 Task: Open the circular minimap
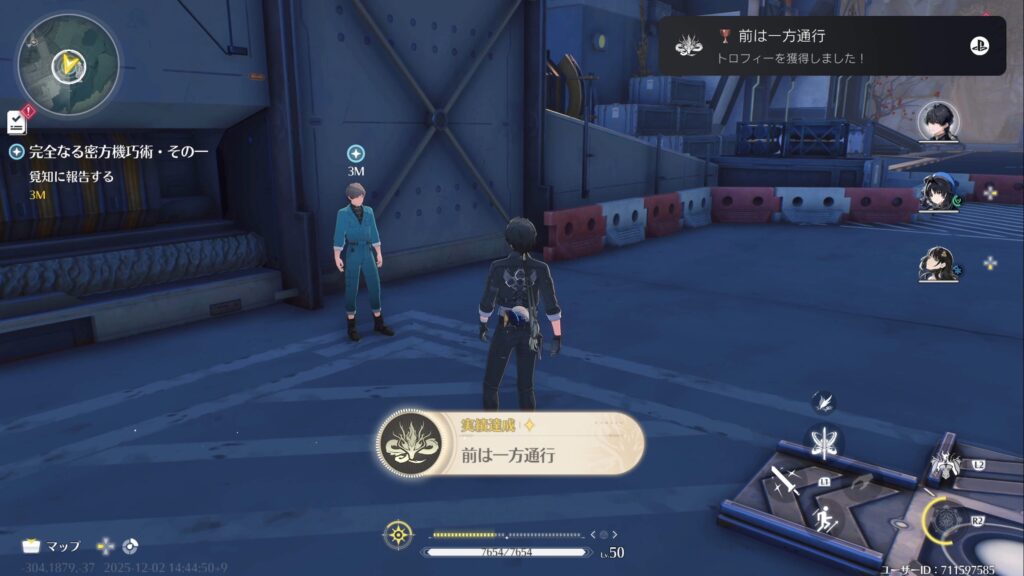point(68,63)
